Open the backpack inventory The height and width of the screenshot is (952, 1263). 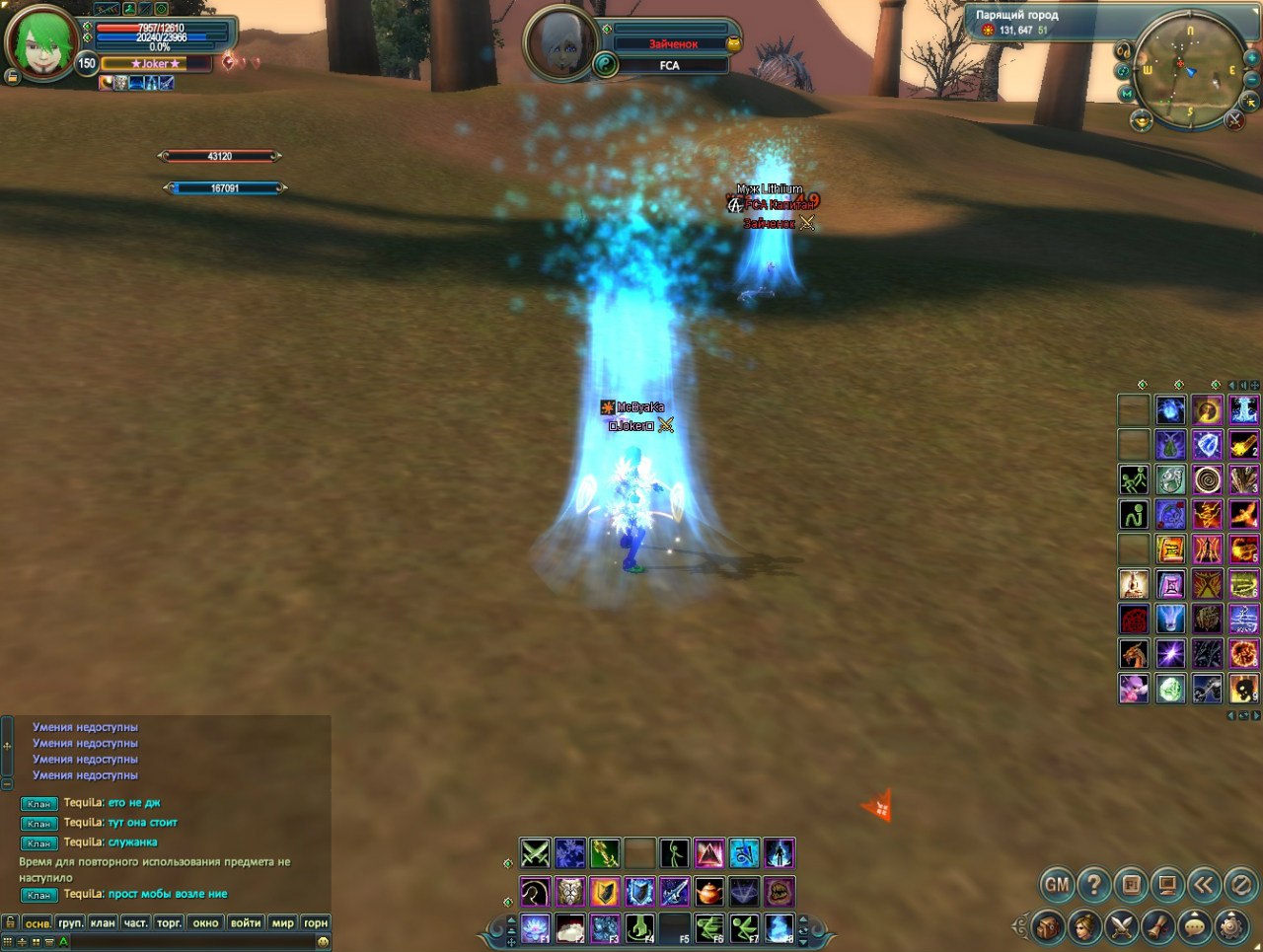pos(1048,927)
